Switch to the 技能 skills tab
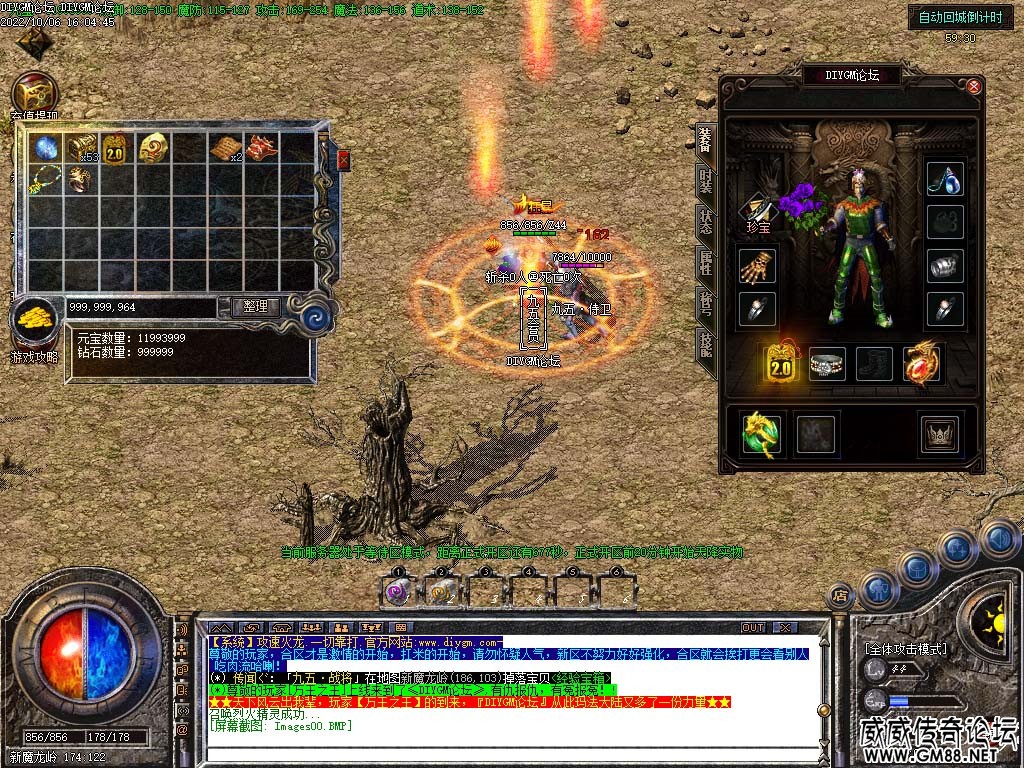The height and width of the screenshot is (768, 1024). pos(705,343)
